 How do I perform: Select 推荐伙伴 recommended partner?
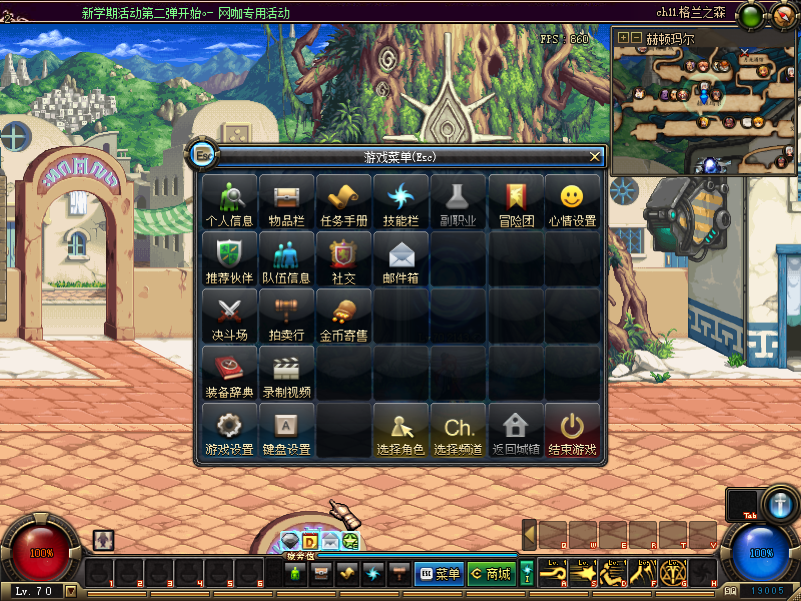(x=230, y=260)
